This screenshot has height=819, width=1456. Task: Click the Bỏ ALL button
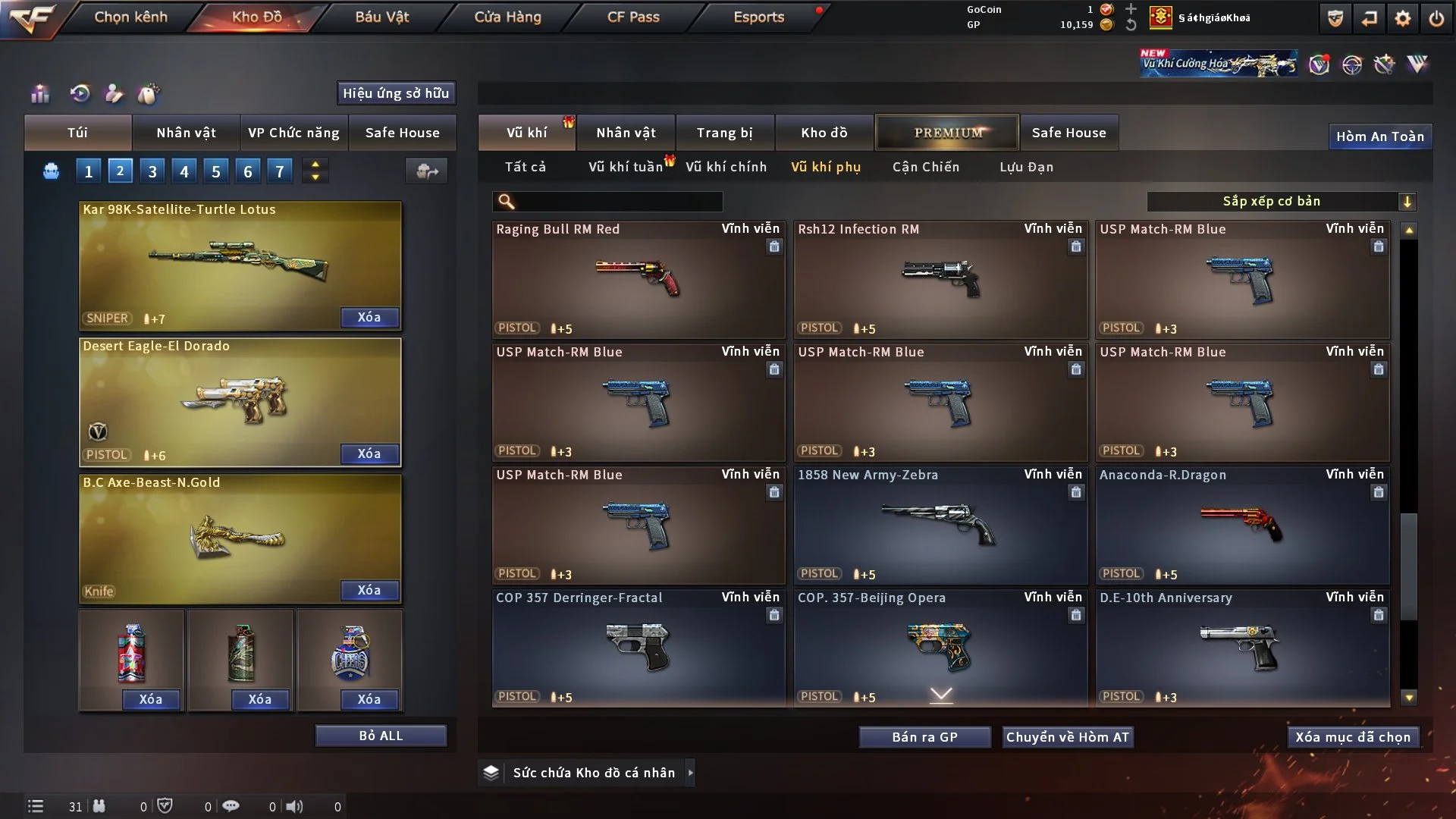pos(381,736)
